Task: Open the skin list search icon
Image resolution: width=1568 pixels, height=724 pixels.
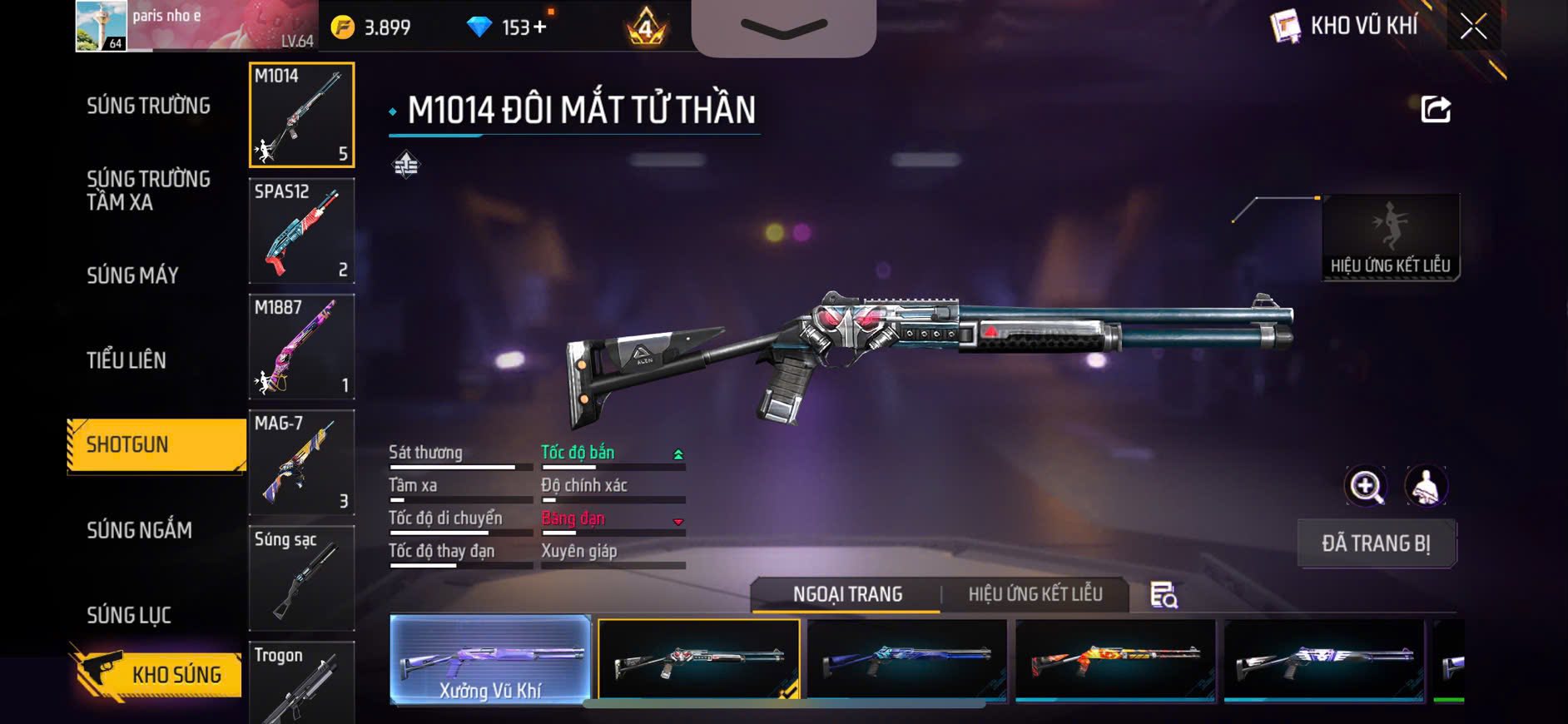Action: [x=1164, y=595]
